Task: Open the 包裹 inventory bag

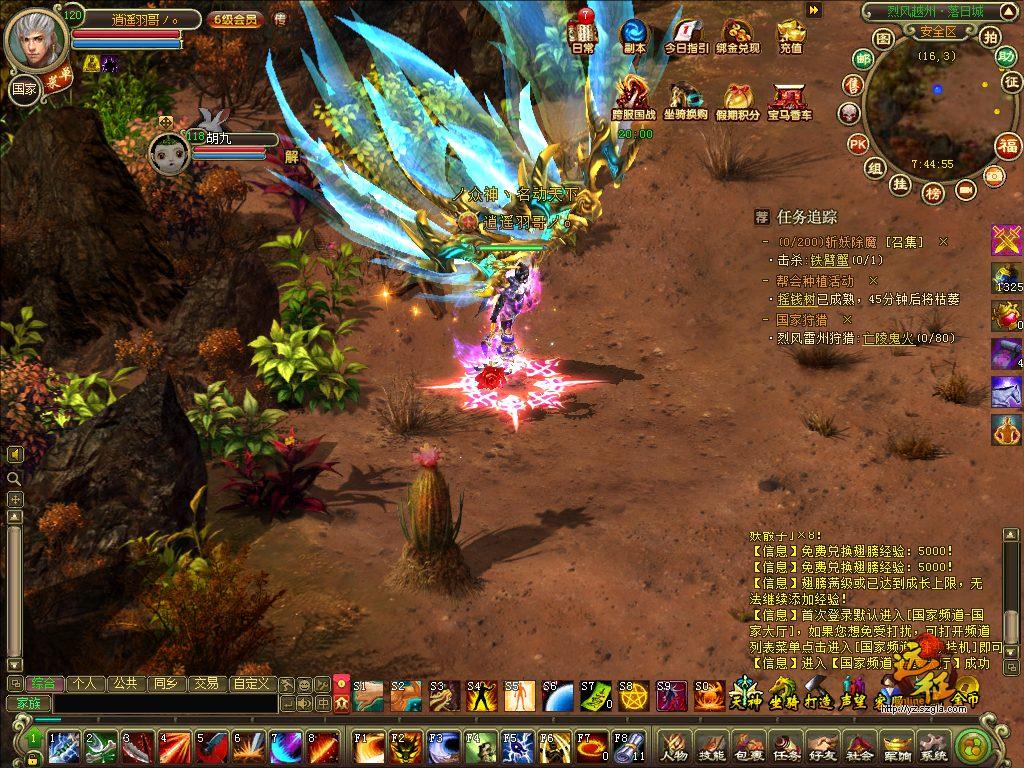Action: tap(748, 743)
